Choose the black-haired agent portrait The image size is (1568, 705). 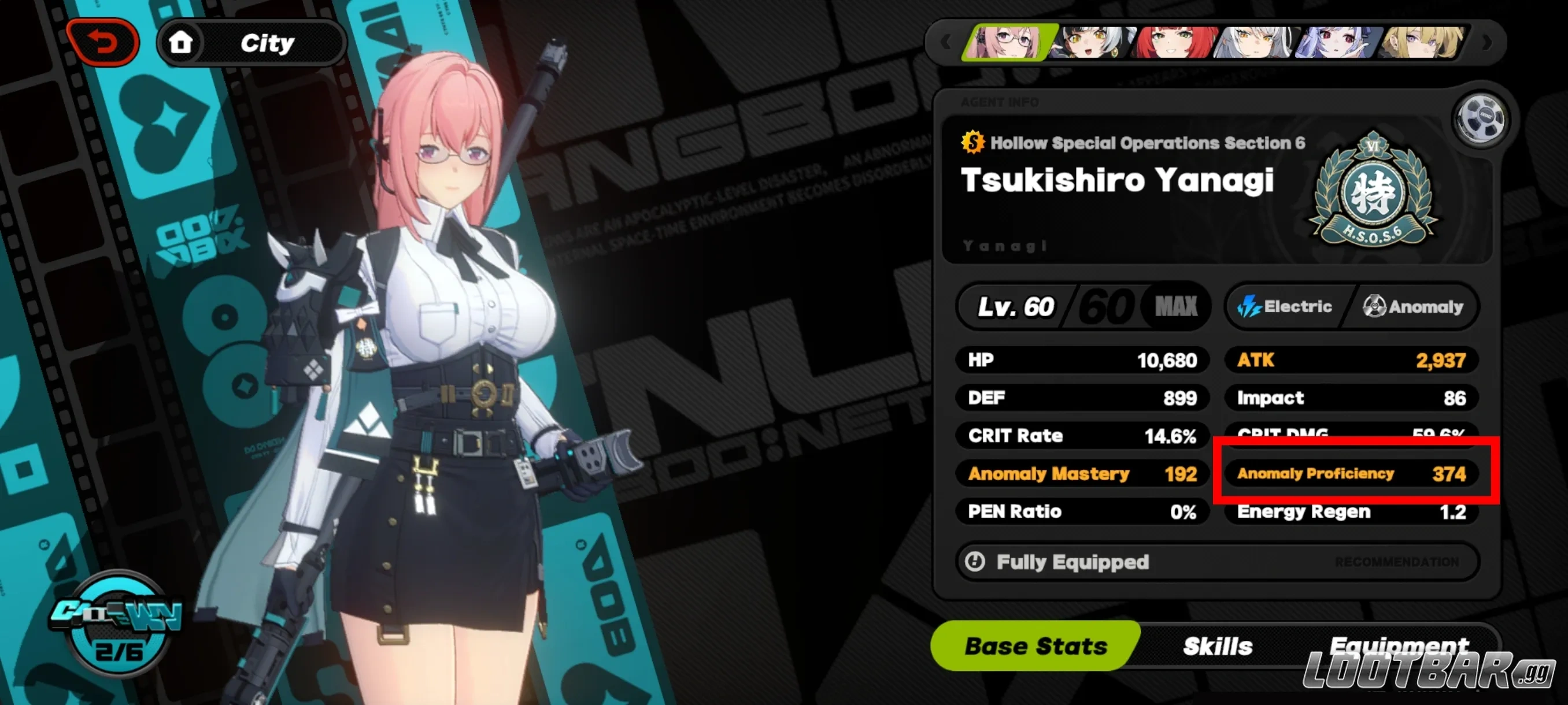1093,43
